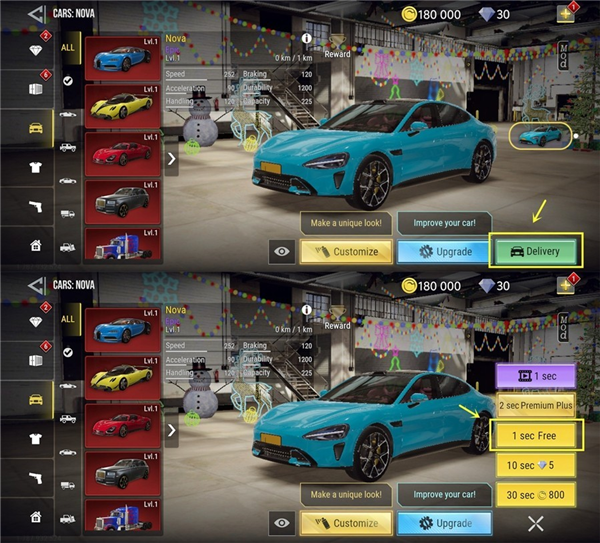This screenshot has height=543, width=600.
Task: Choose 30 sec delivery for 800 coins
Action: coord(537,494)
